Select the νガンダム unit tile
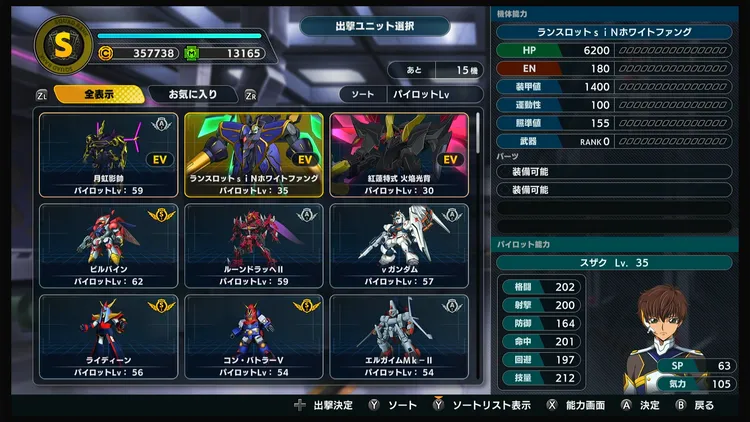This screenshot has height=422, width=750. click(x=399, y=246)
